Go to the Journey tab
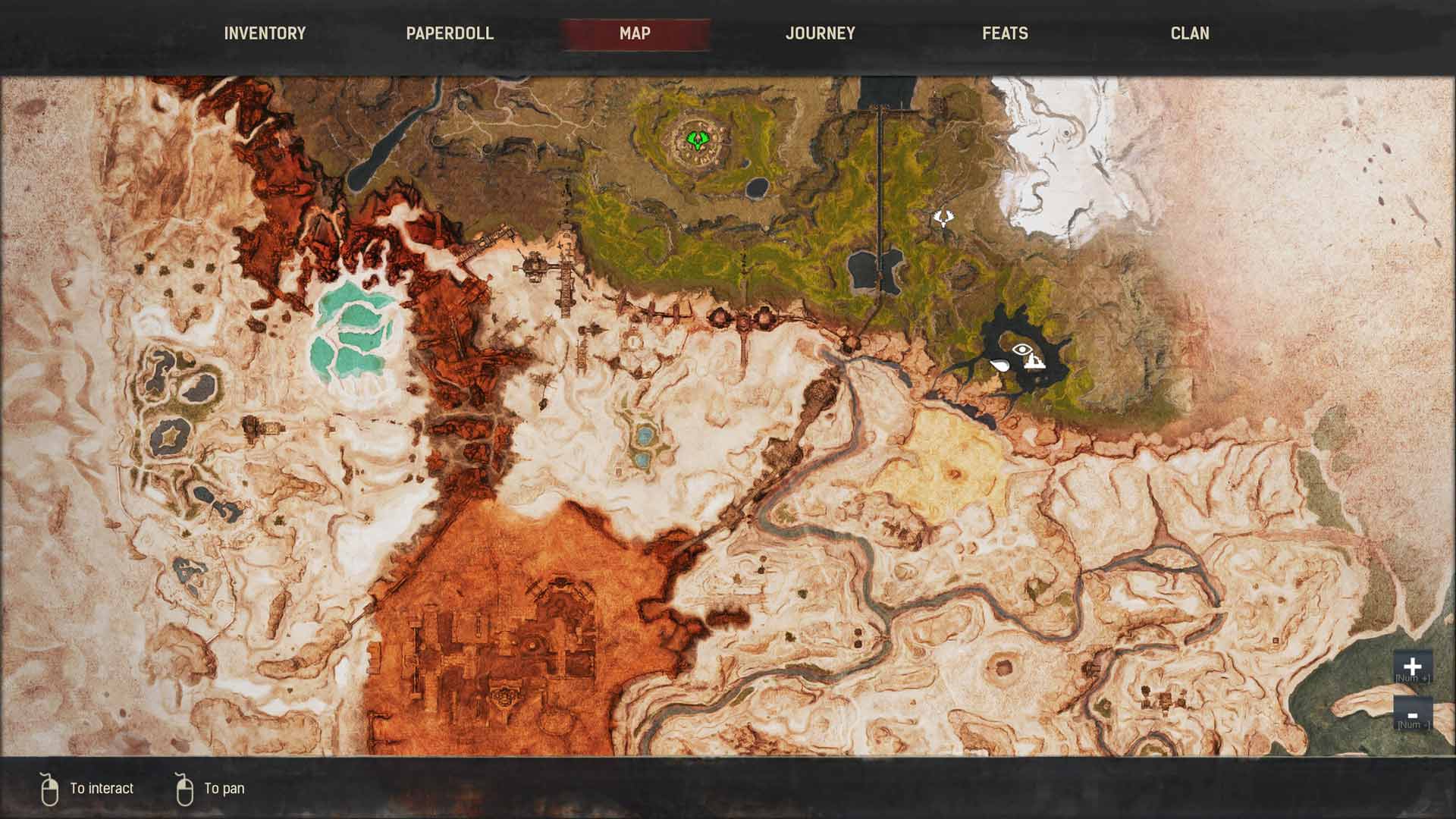Viewport: 1456px width, 819px height. pos(820,33)
